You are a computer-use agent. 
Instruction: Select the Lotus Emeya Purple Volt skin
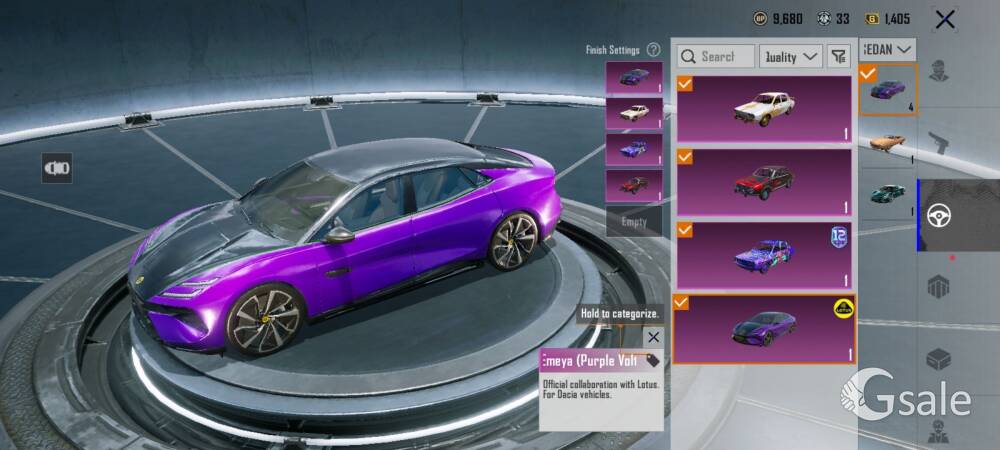point(764,328)
